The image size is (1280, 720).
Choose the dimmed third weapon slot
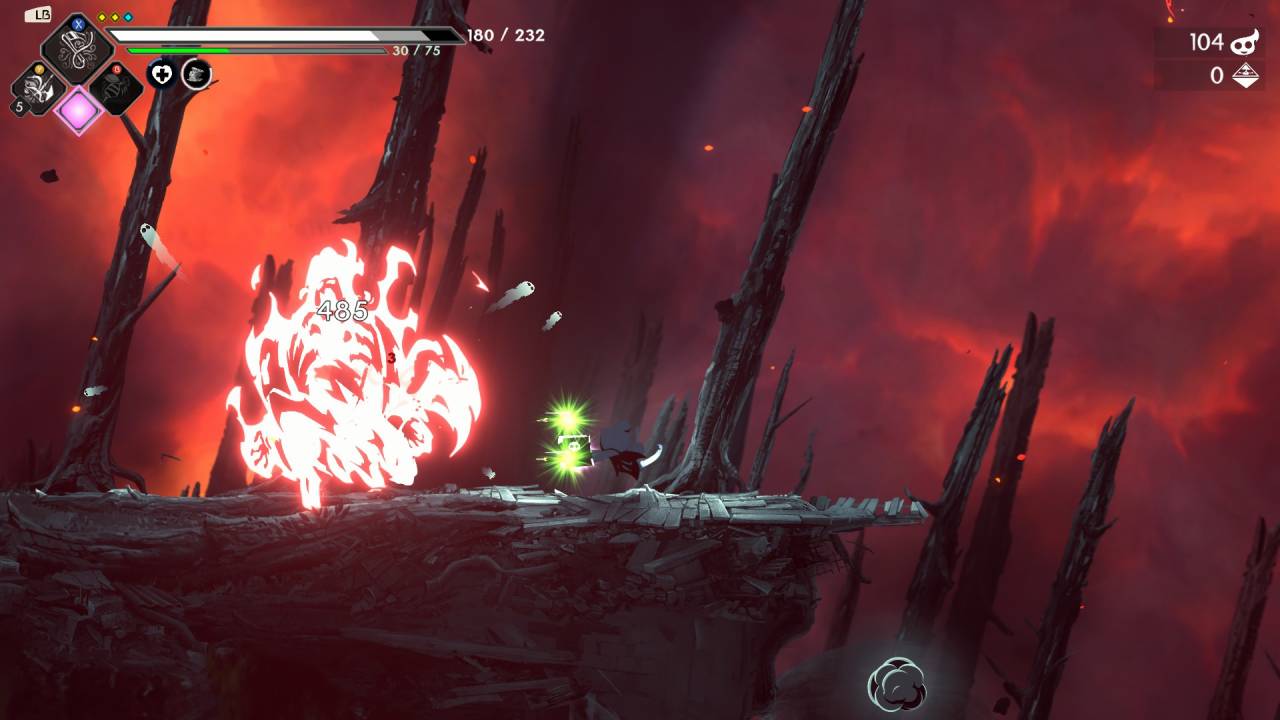tap(115, 90)
